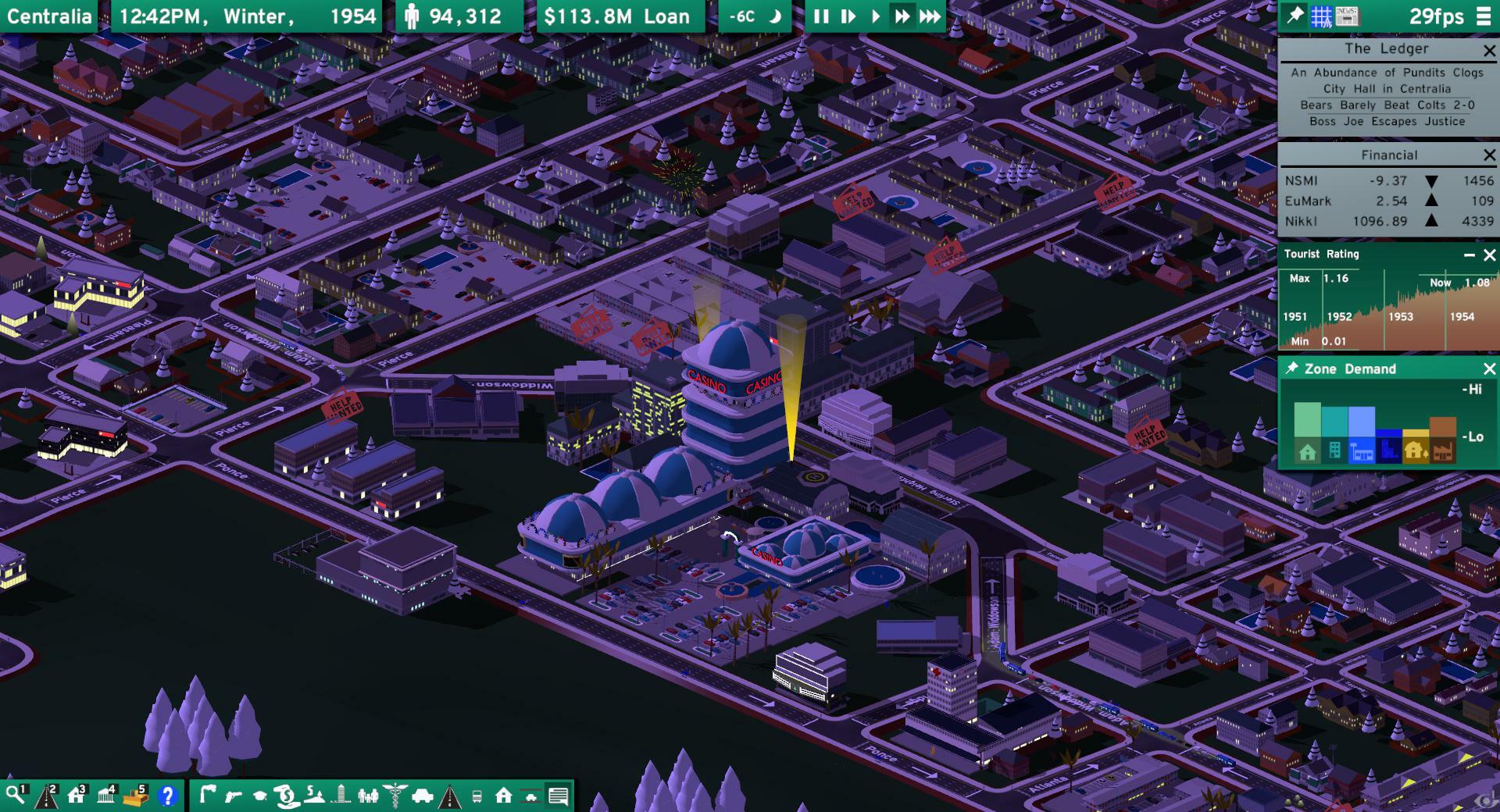
Task: Open the traffic car overlay icon
Action: [423, 797]
